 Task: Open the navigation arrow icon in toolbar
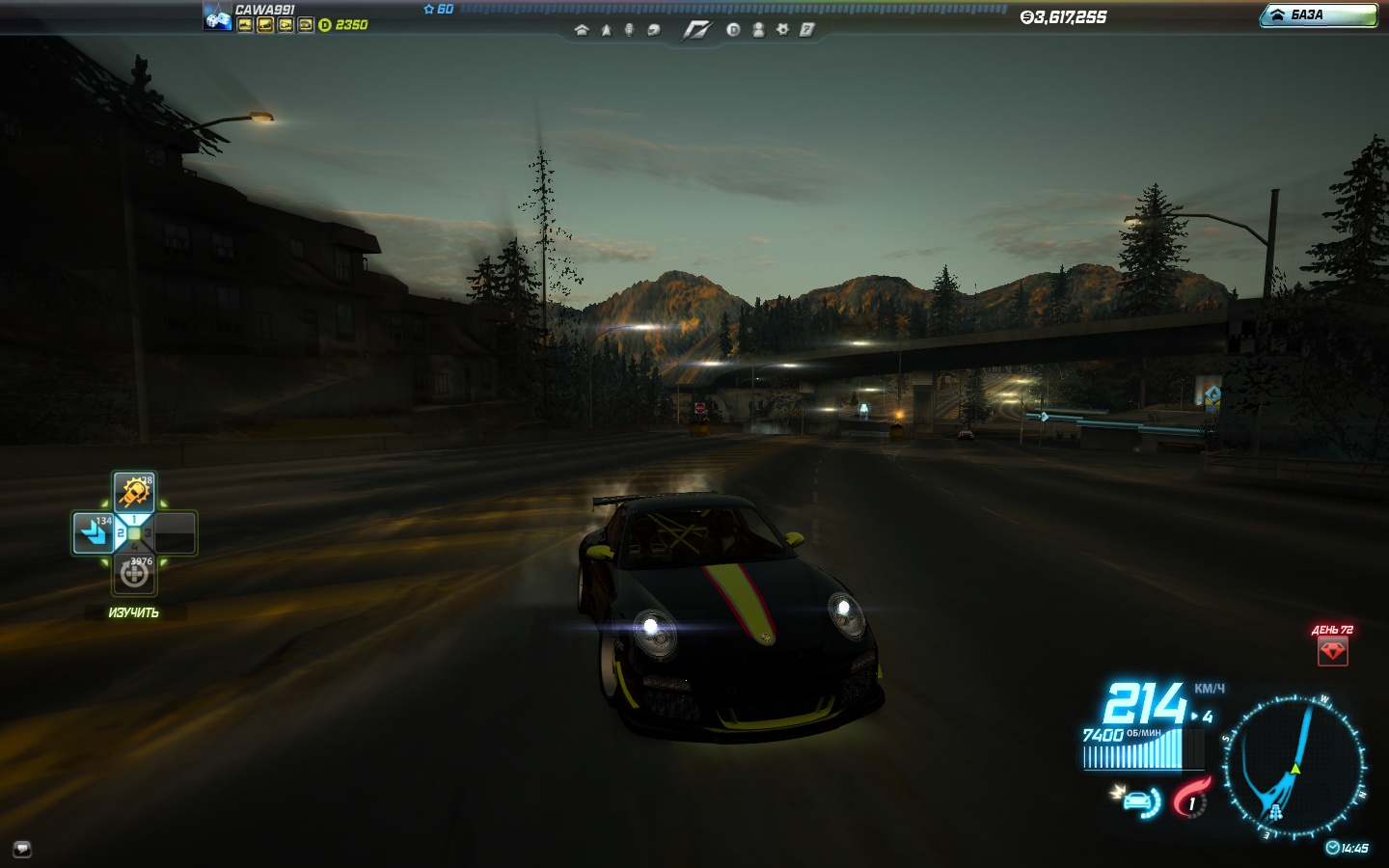coord(606,30)
